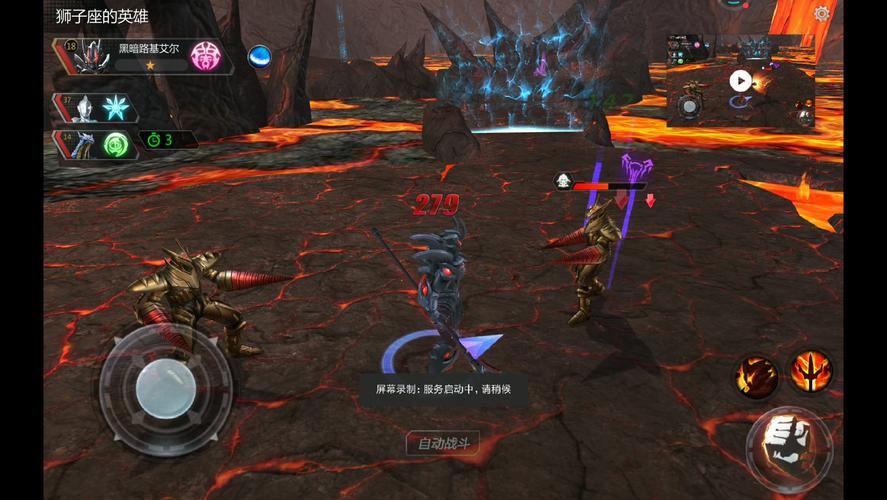Play the screen recording preview thumbnail

(x=740, y=81)
